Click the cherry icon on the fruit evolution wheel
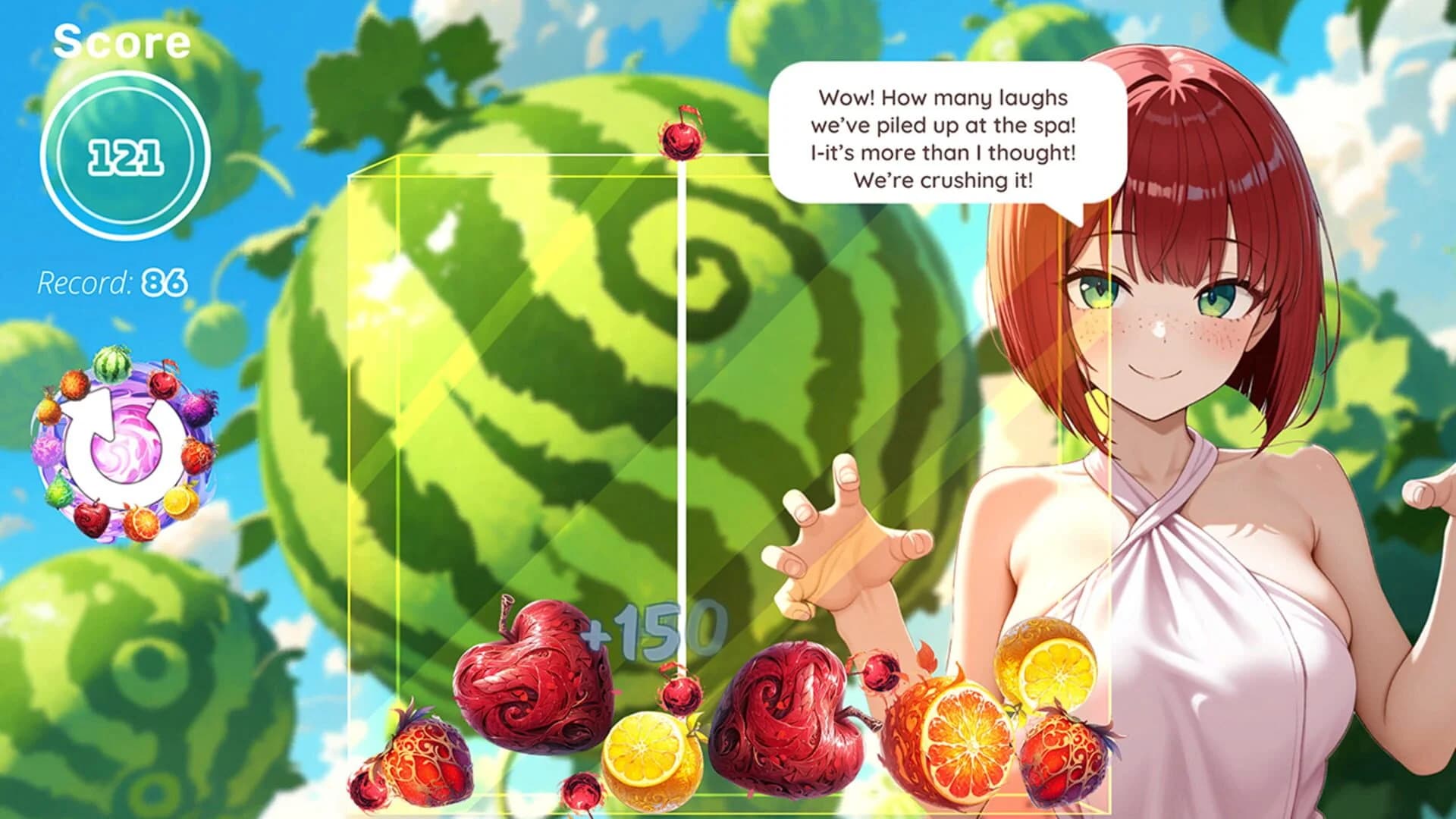Screen dimensions: 1456x819 164,383
